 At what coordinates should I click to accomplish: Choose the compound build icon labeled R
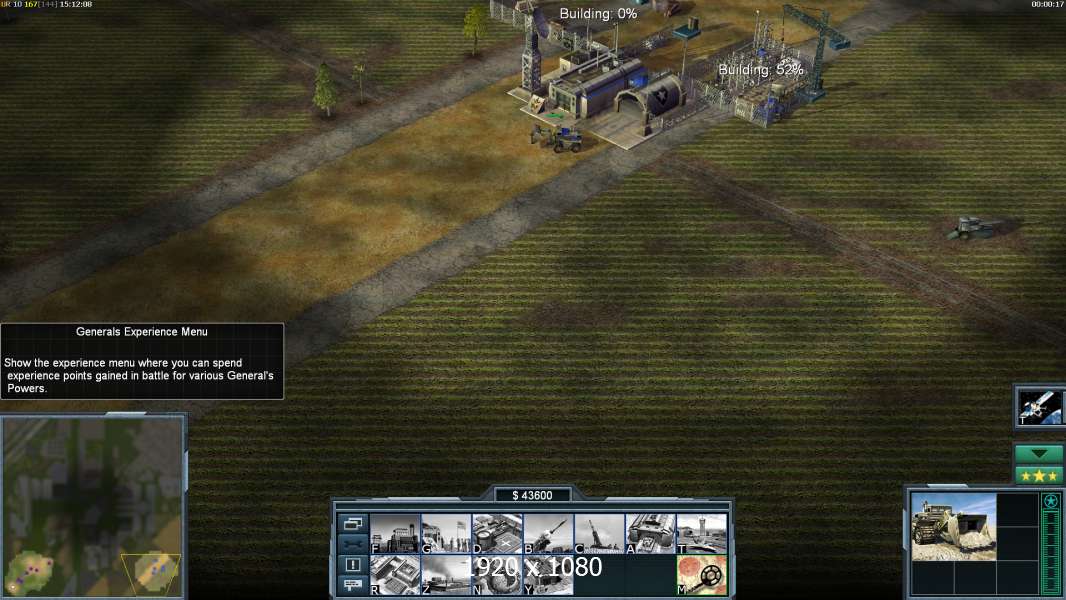(395, 575)
